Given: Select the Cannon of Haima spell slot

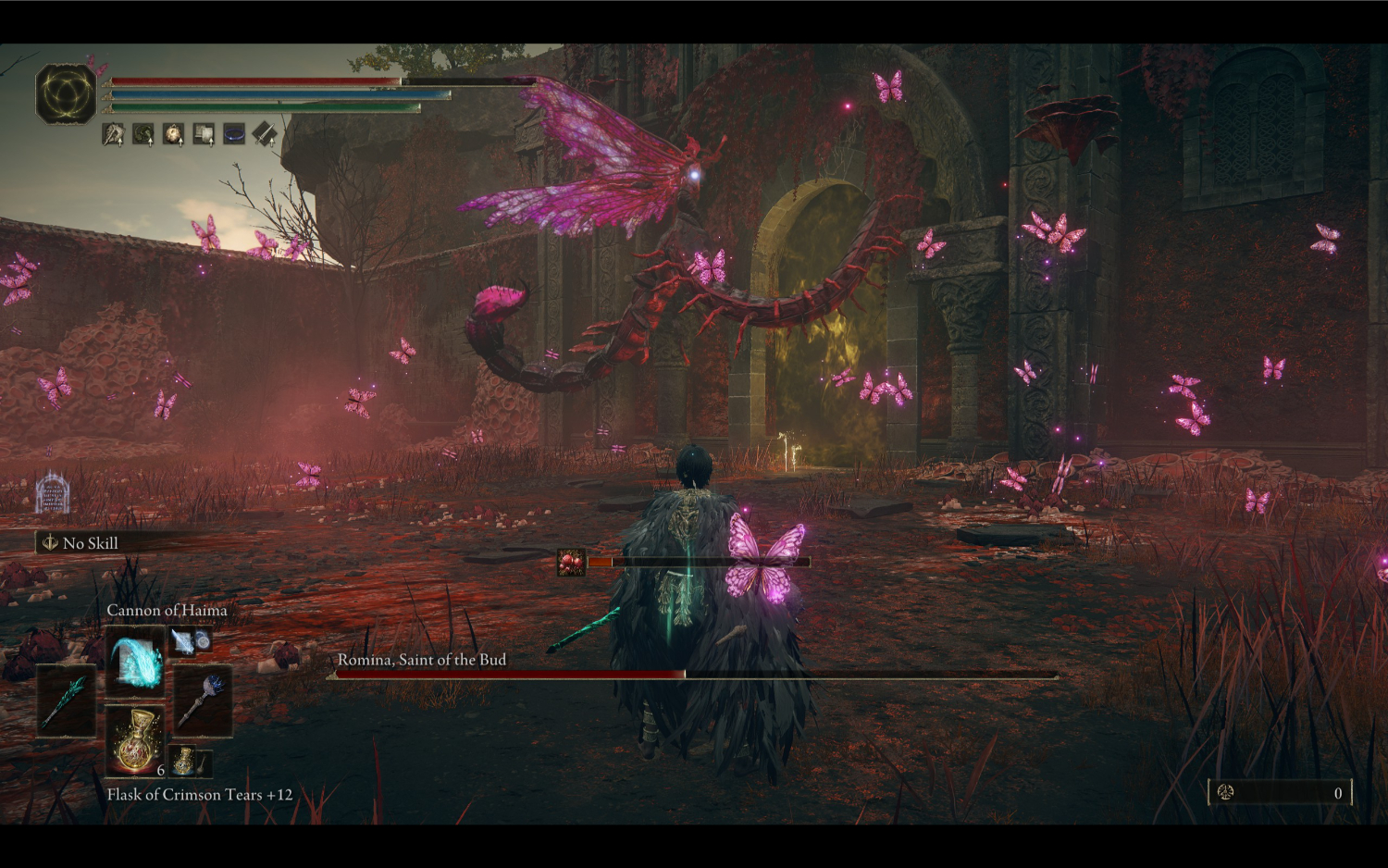Looking at the screenshot, I should [x=135, y=661].
